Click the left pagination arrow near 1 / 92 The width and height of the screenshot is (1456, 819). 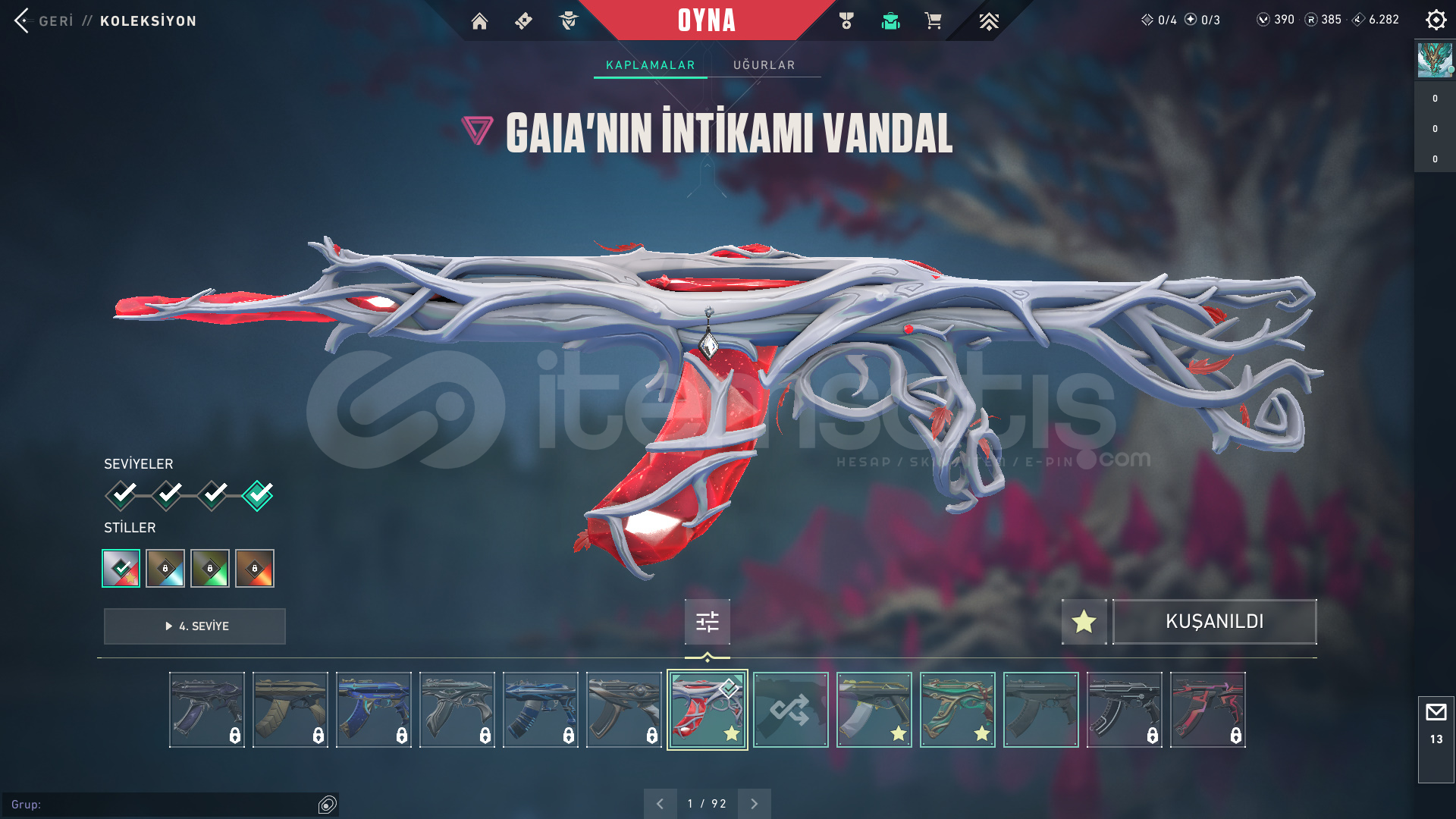[x=661, y=802]
